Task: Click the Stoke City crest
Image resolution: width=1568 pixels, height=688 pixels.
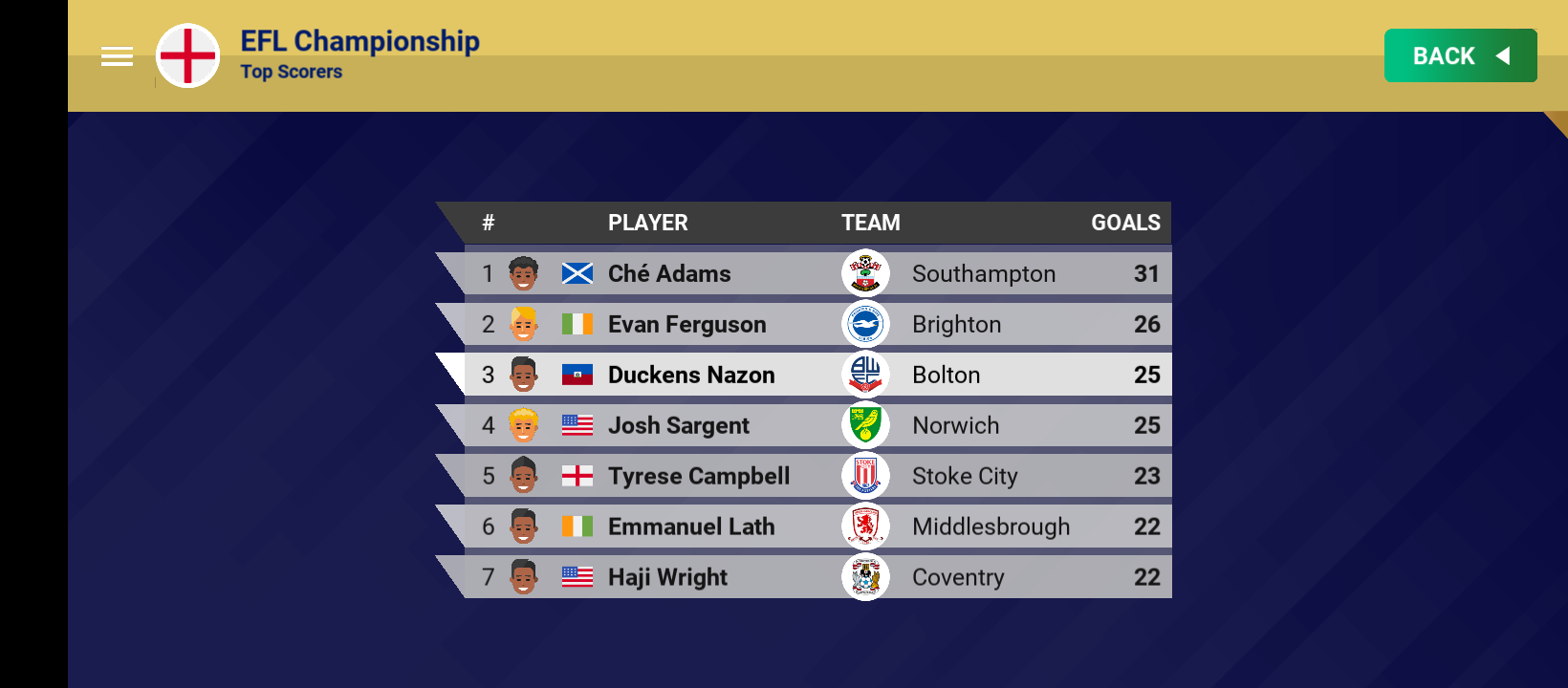Action: (x=865, y=476)
